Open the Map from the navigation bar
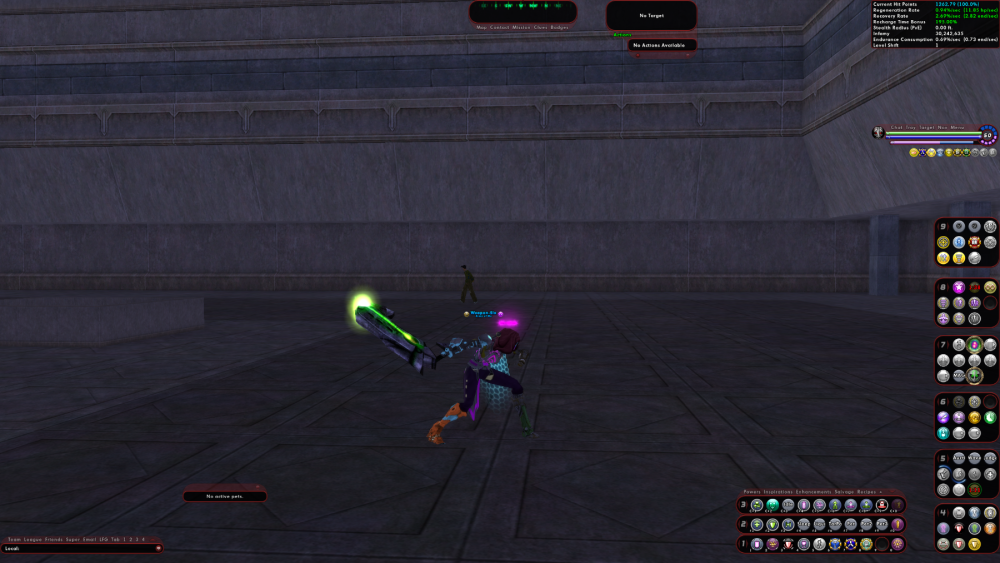This screenshot has width=1000, height=563. (481, 27)
